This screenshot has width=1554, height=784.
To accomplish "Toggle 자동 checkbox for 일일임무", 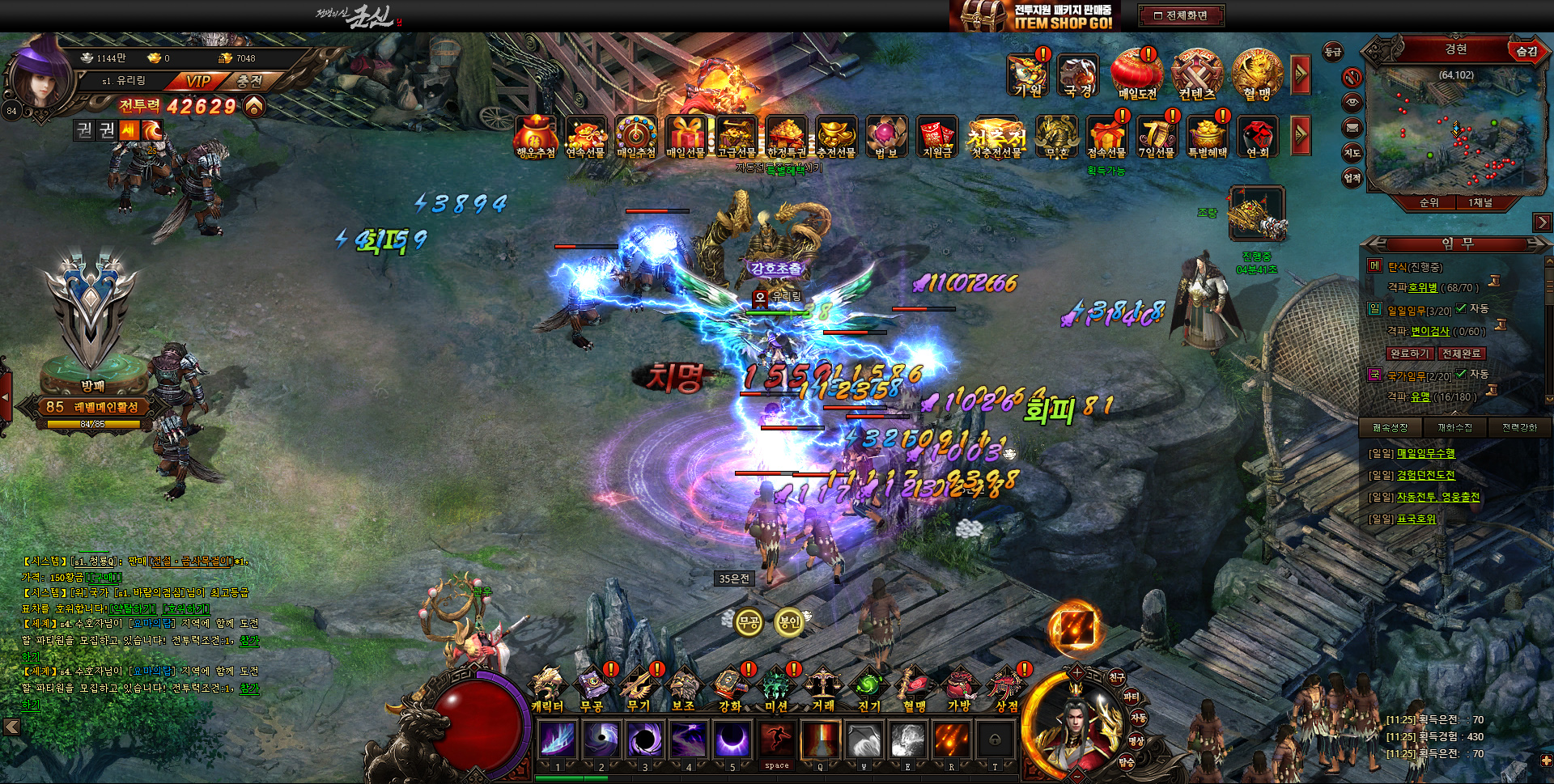I will [x=1462, y=308].
